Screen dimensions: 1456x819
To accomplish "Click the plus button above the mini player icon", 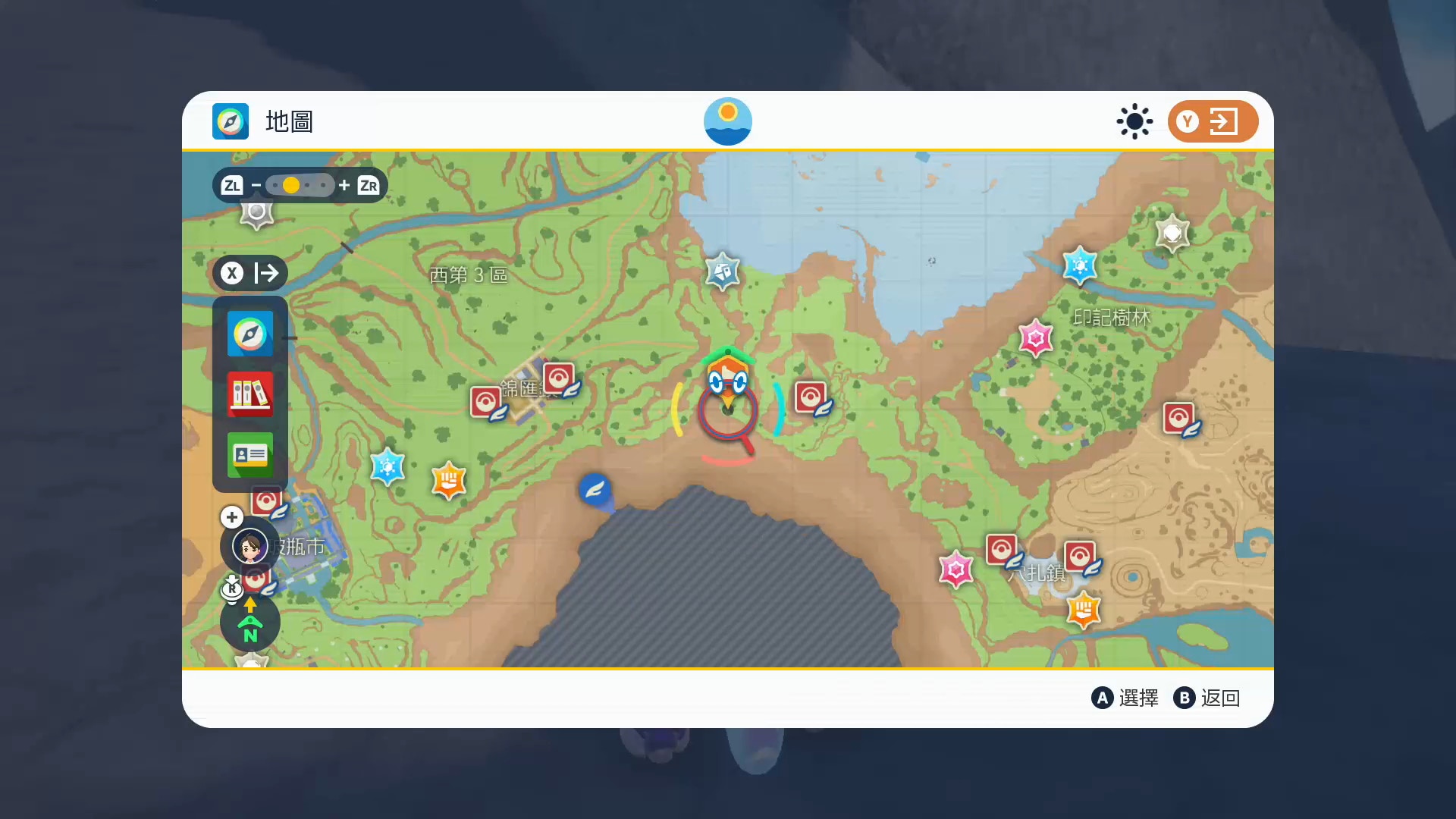I will point(231,517).
